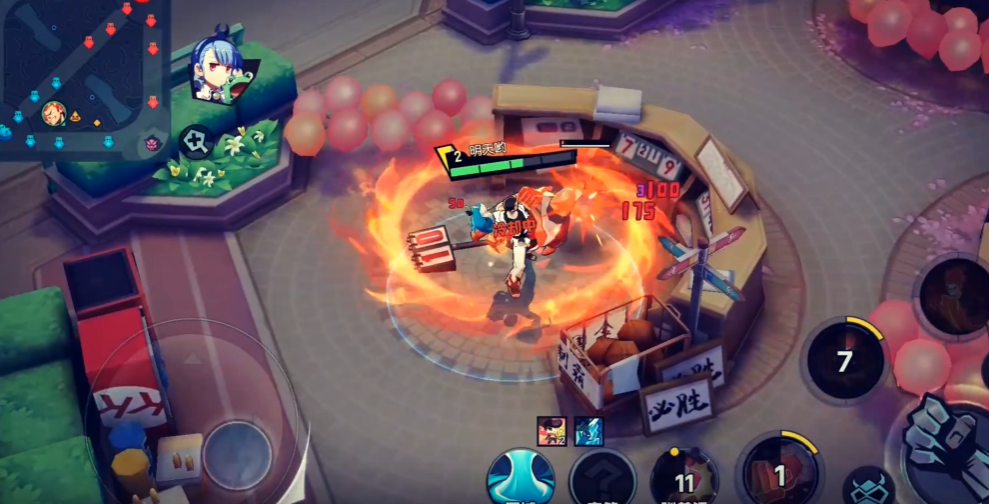The width and height of the screenshot is (989, 504).
Task: Tap the dark skill button above cooldown 7
Action: (953, 294)
